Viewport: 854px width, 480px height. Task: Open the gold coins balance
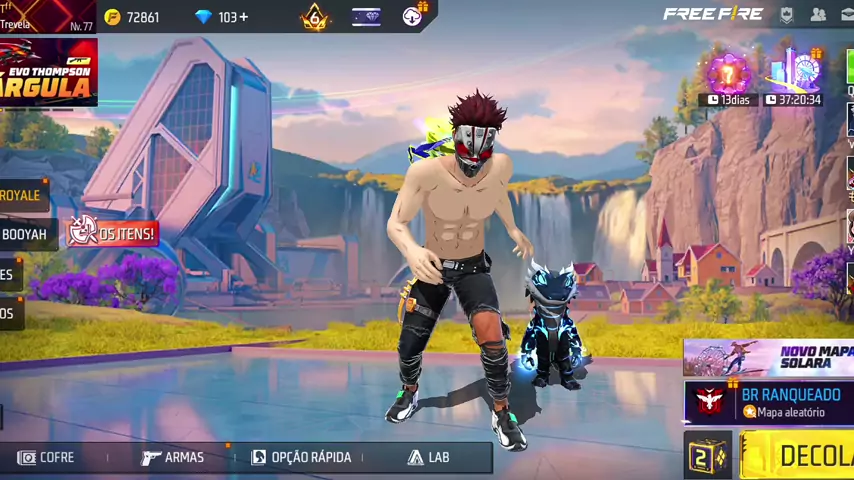[133, 17]
